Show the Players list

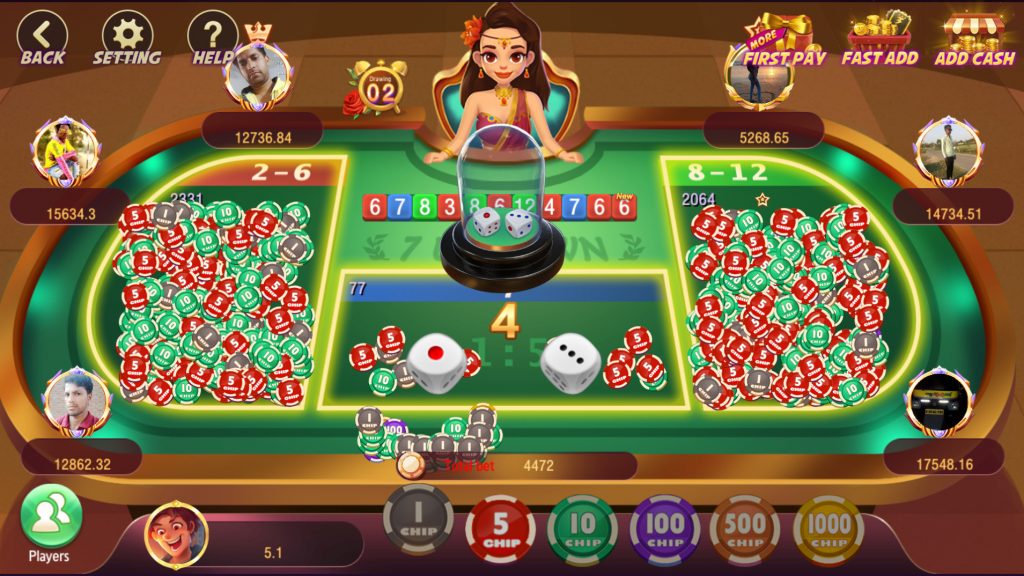[50, 523]
